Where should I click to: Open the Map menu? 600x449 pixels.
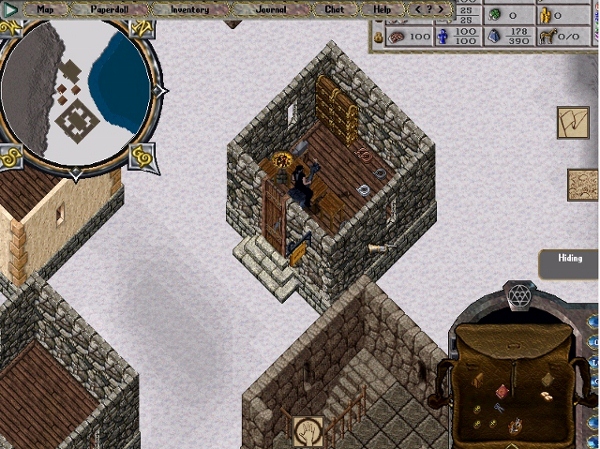44,9
